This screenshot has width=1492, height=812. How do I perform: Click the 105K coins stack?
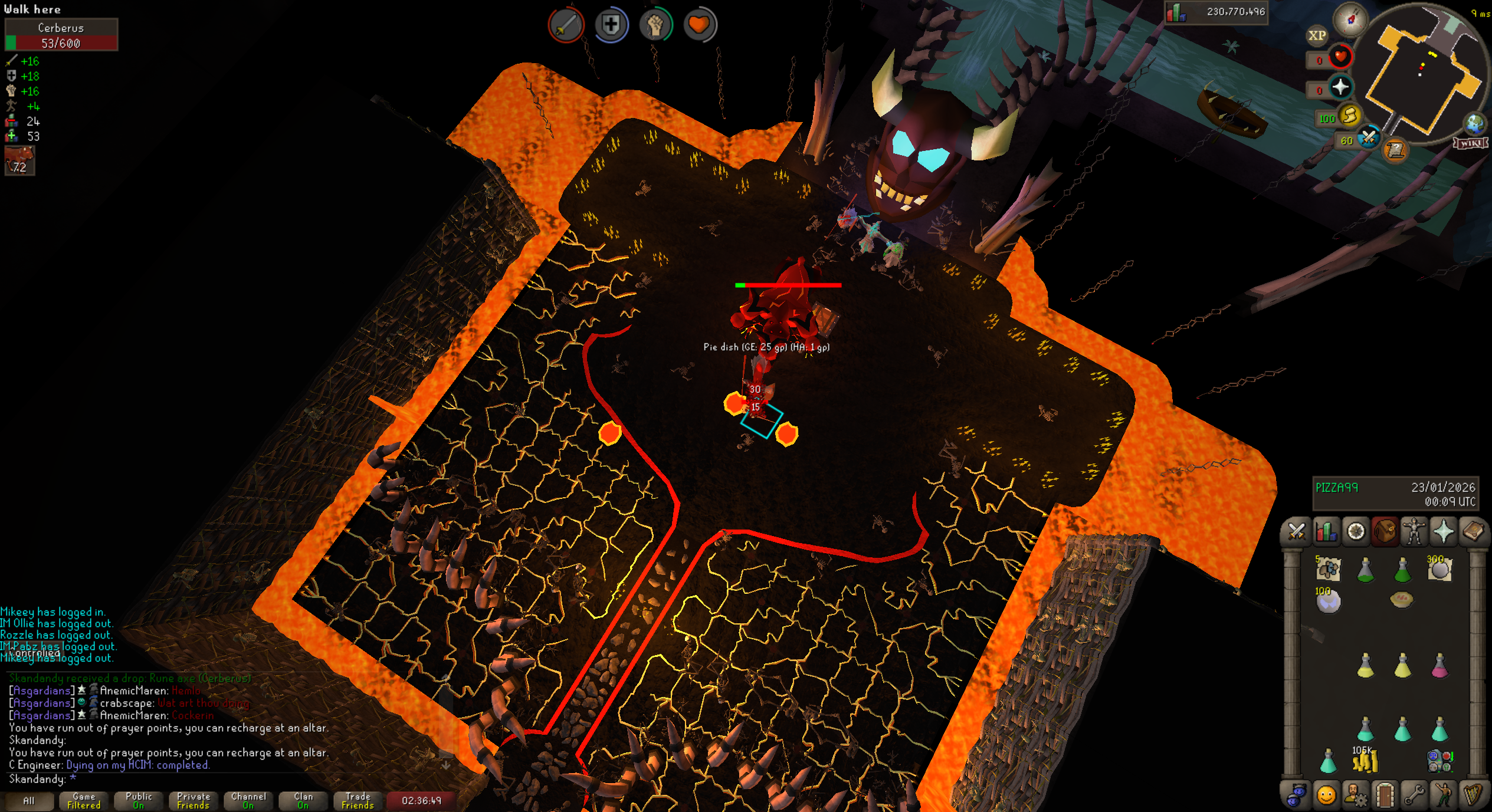coord(1365,761)
